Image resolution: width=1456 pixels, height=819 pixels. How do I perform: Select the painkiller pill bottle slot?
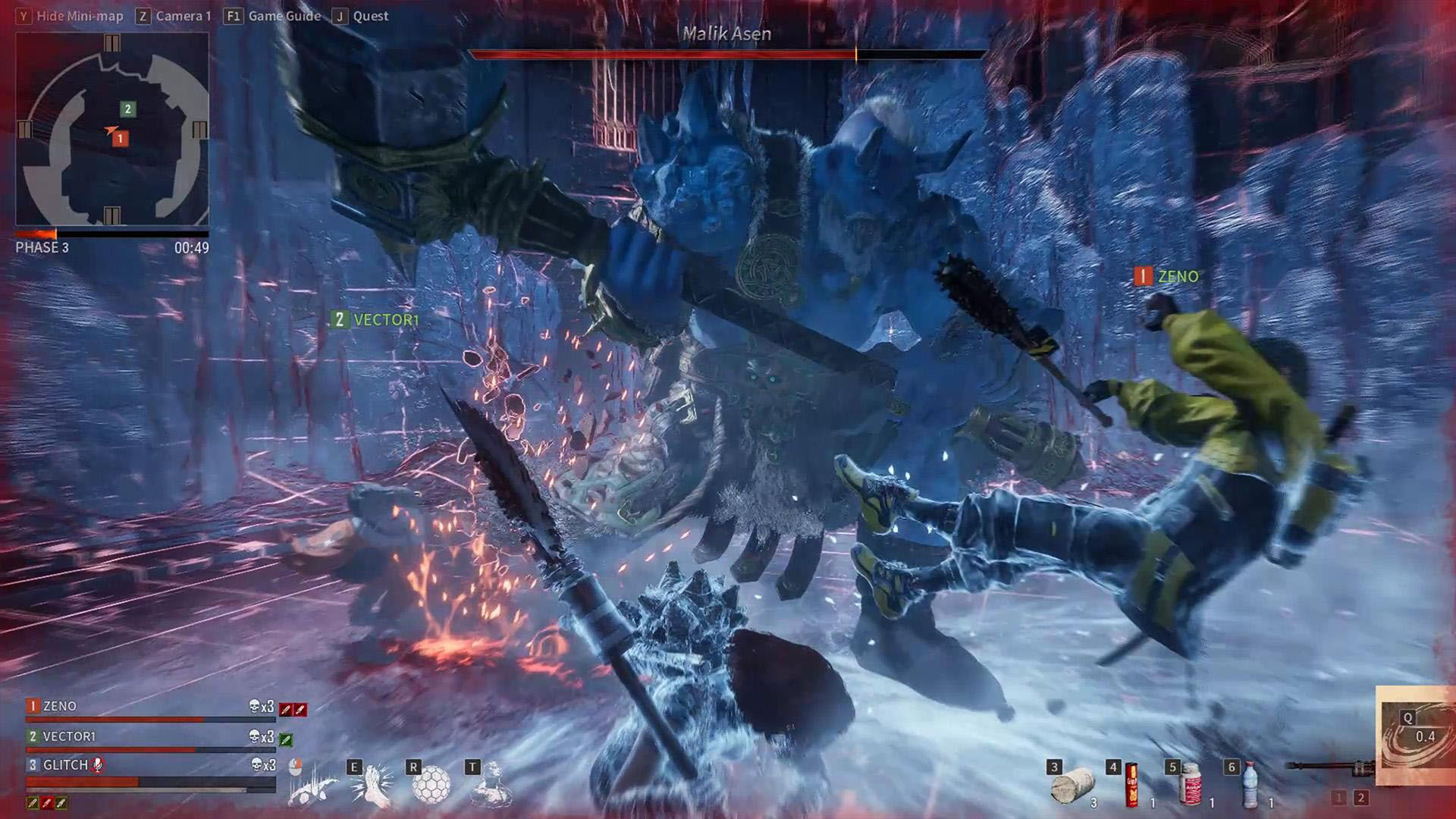(1191, 784)
